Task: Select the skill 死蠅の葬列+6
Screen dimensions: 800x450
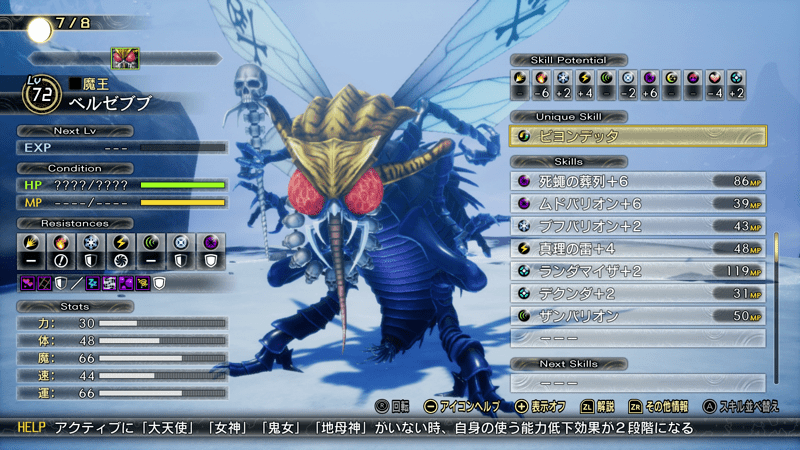Action: (x=638, y=181)
